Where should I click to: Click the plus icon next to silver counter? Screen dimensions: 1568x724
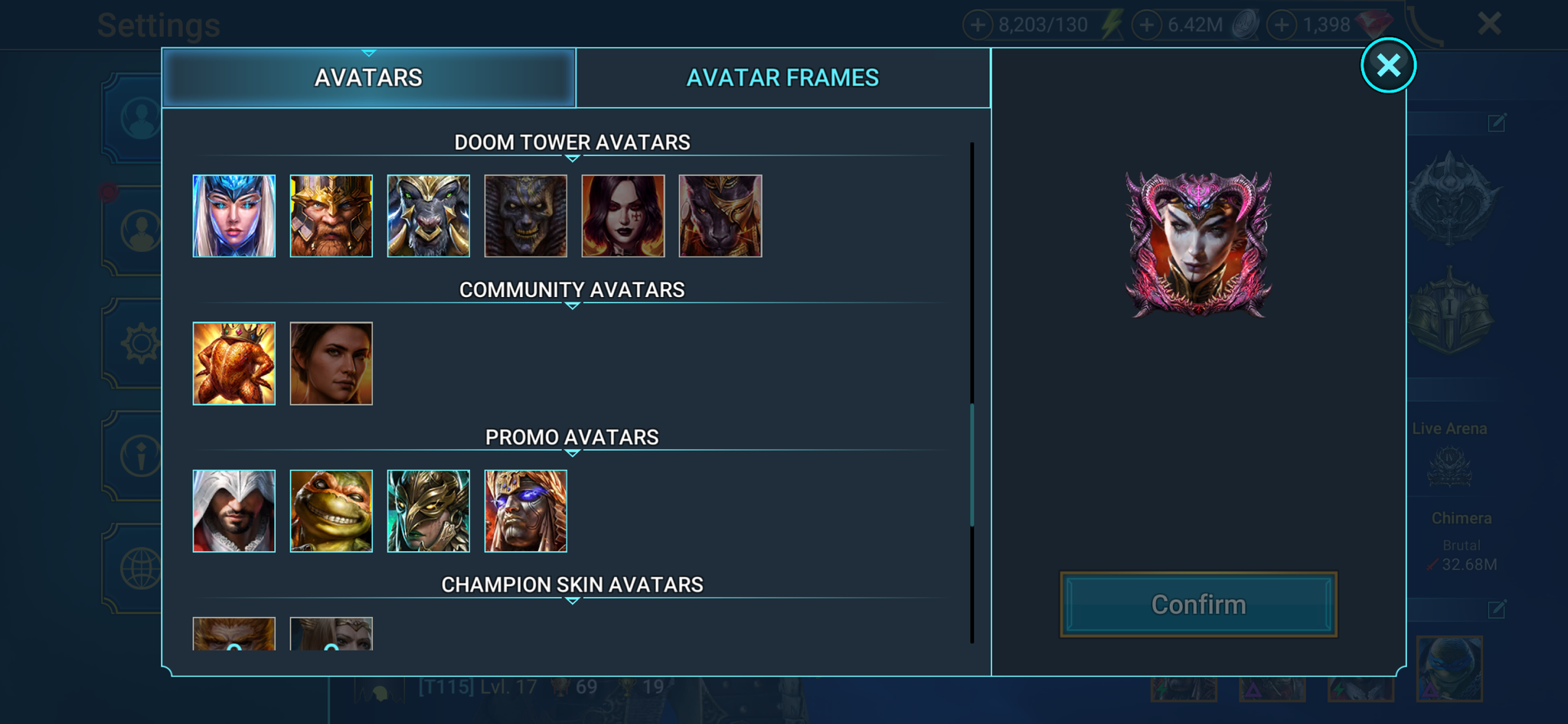coord(1145,24)
